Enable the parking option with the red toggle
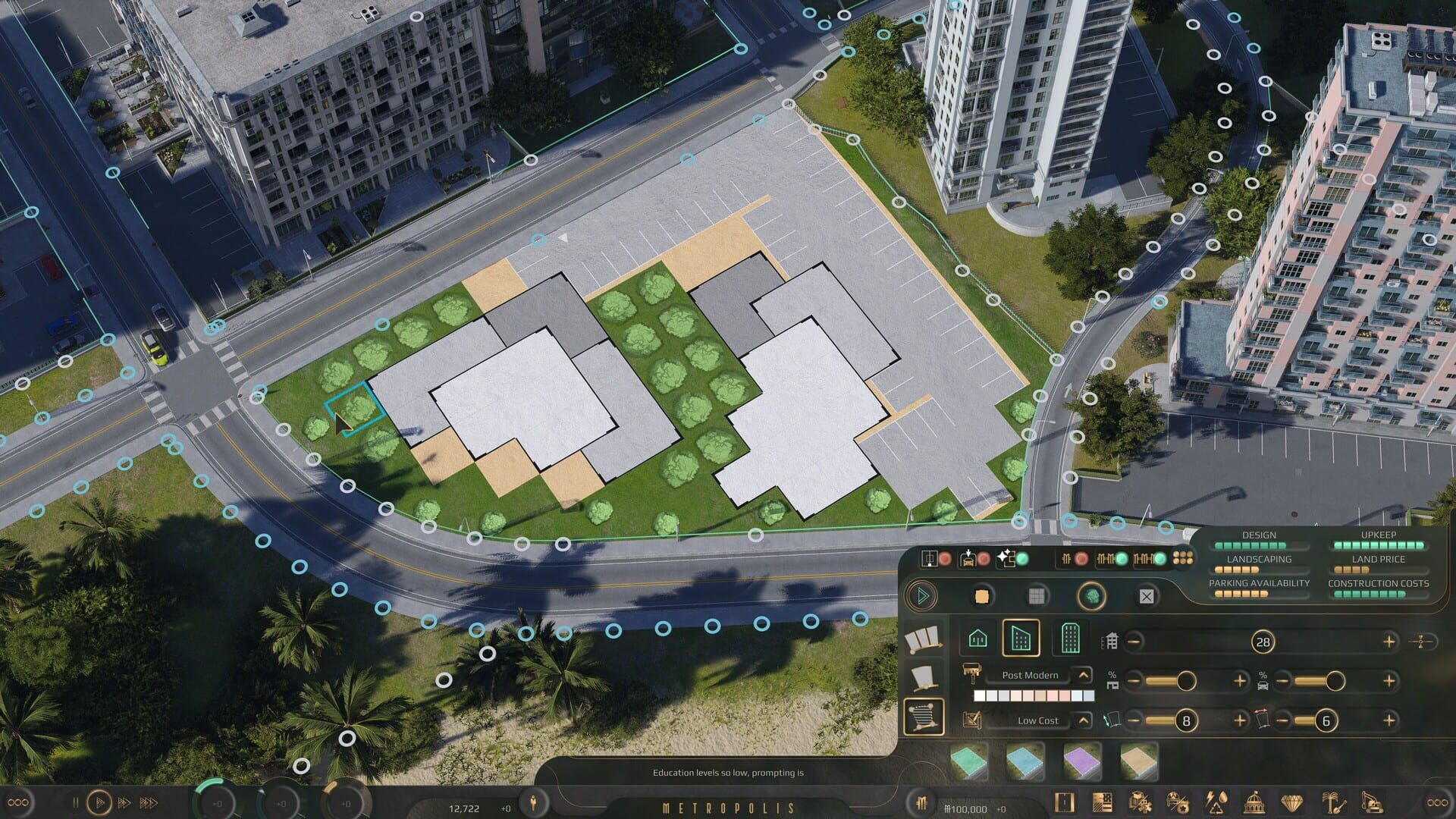 pyautogui.click(x=984, y=559)
